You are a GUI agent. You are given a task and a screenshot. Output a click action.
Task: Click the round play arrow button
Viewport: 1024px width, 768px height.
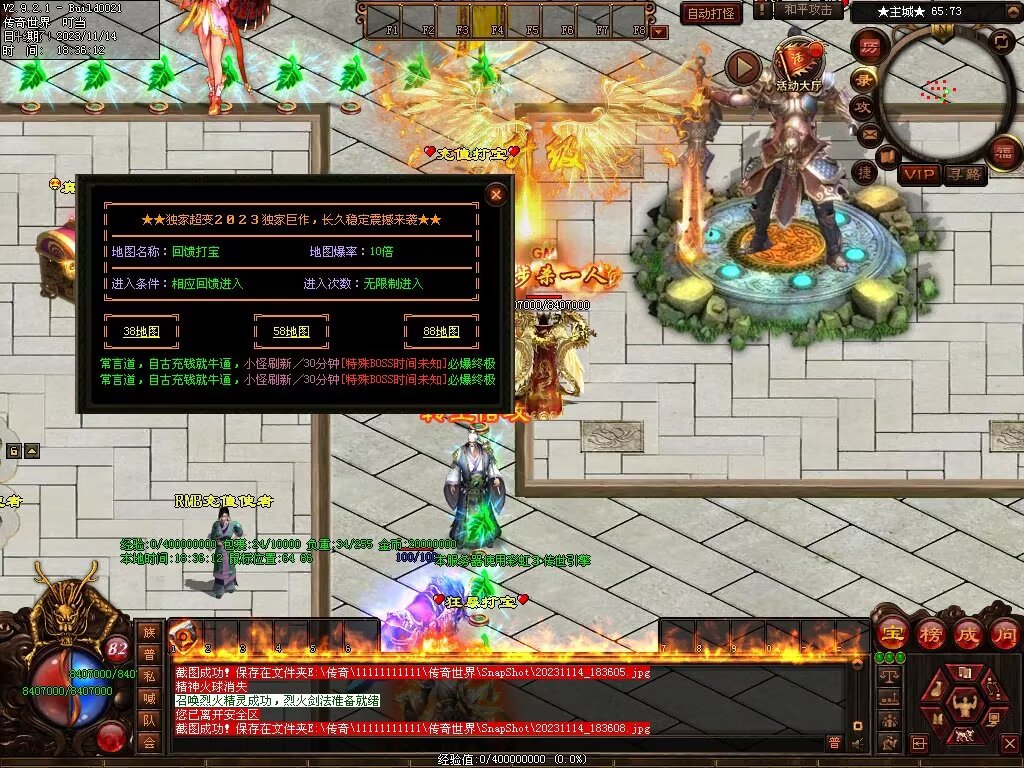(x=744, y=67)
